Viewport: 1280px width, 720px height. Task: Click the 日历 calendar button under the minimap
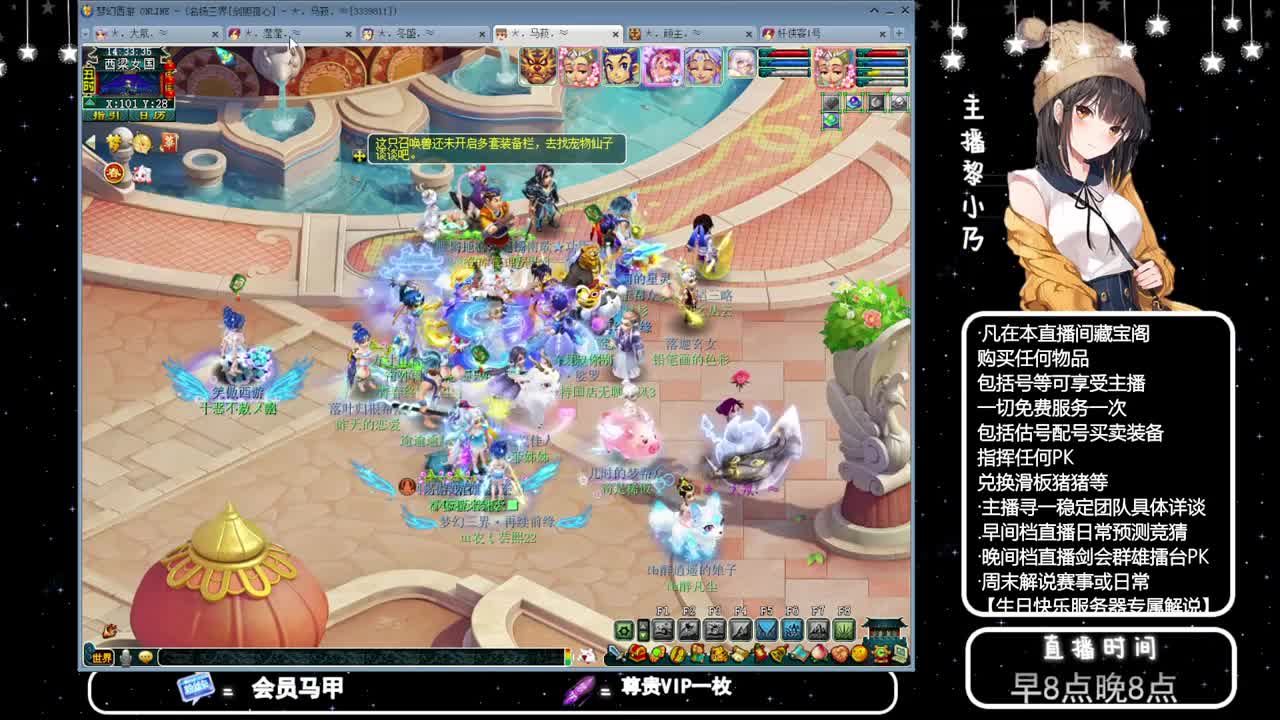click(x=151, y=115)
